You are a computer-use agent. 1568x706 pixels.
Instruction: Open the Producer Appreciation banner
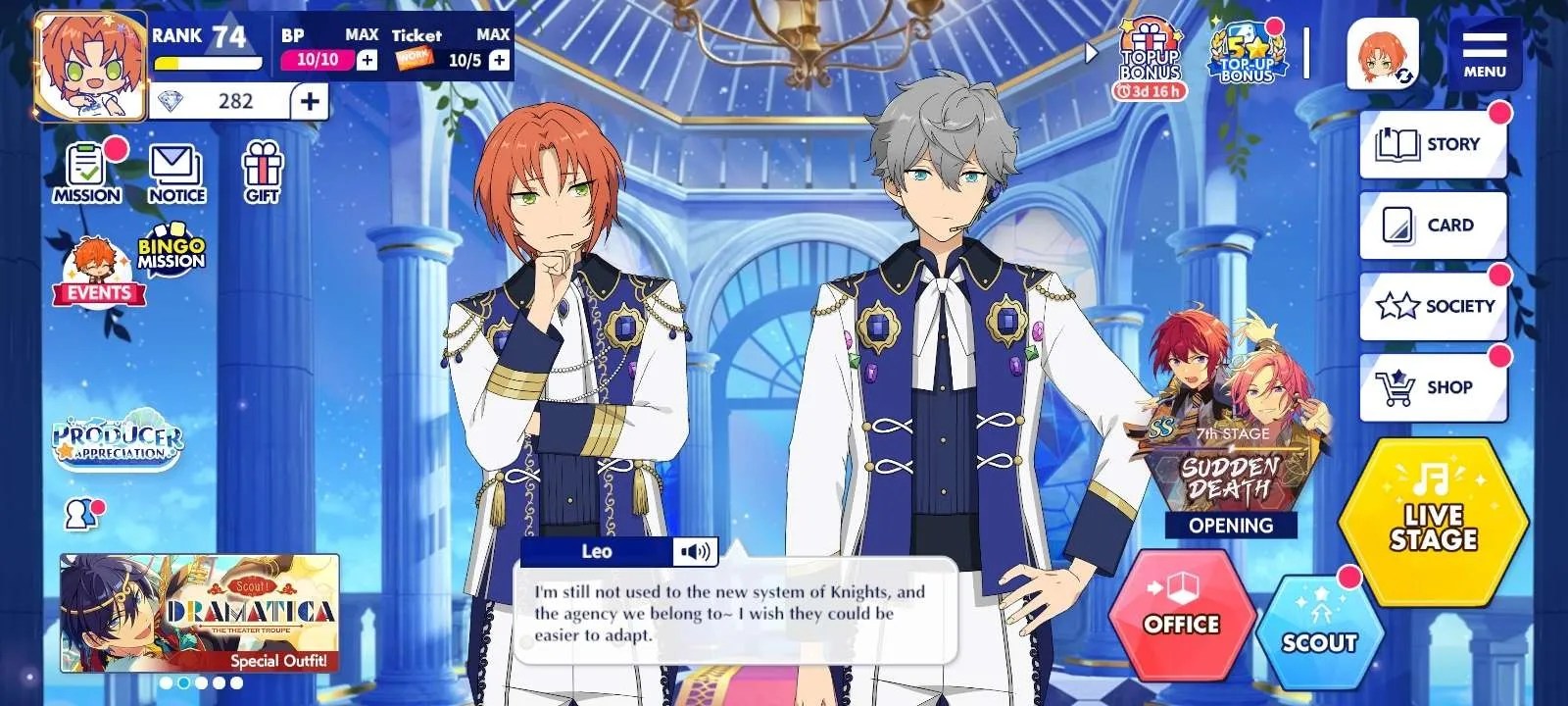pos(118,438)
